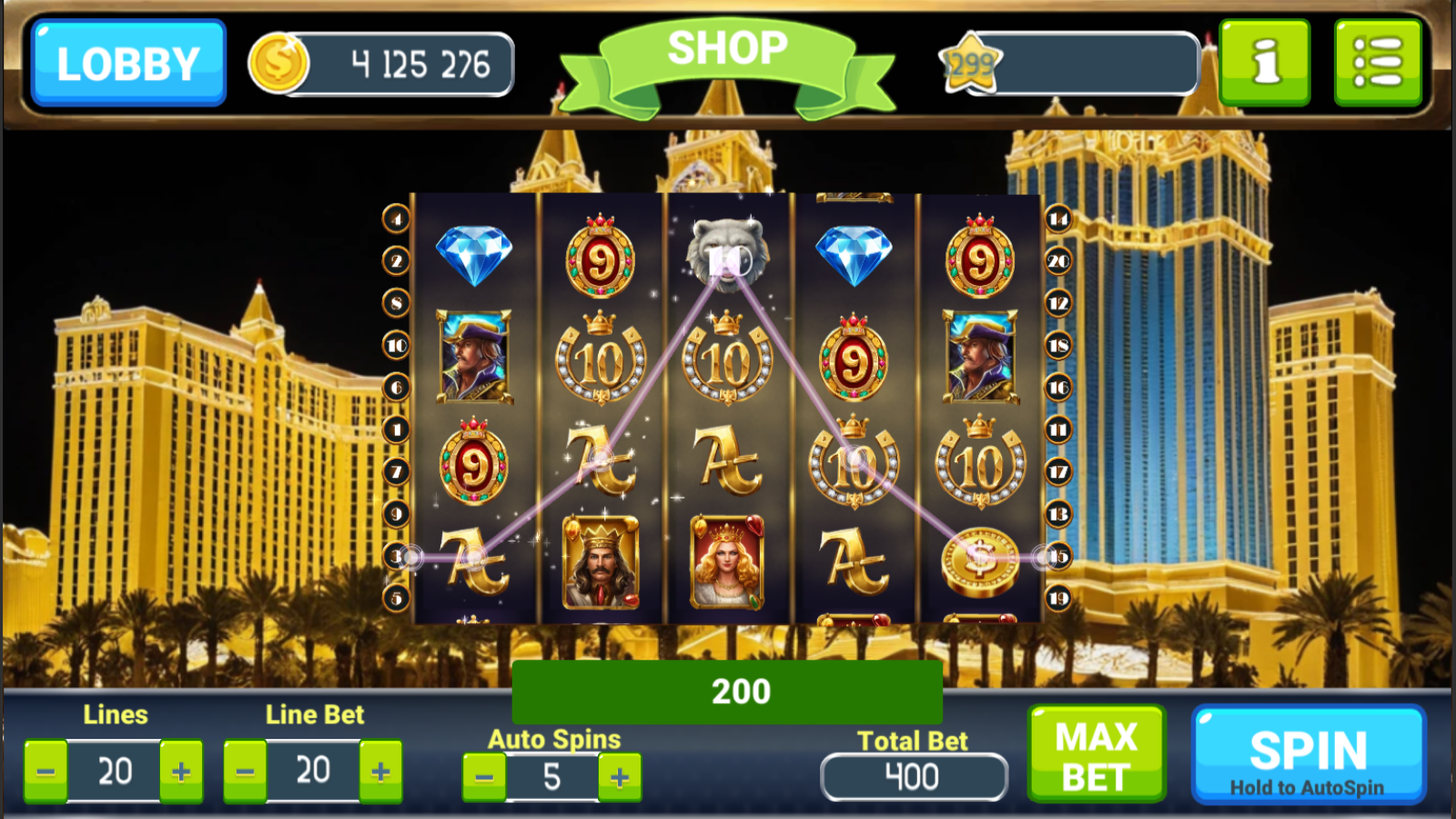The width and height of the screenshot is (1456, 819).
Task: Decrease Line Bet with the minus button
Action: click(243, 771)
